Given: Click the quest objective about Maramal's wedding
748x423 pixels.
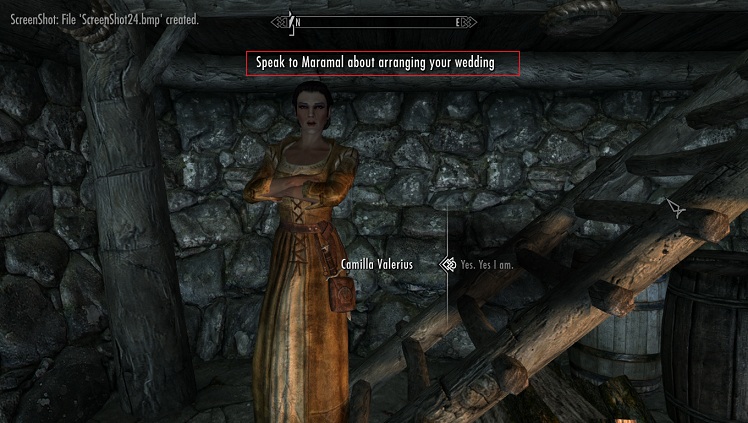Looking at the screenshot, I should (385, 63).
